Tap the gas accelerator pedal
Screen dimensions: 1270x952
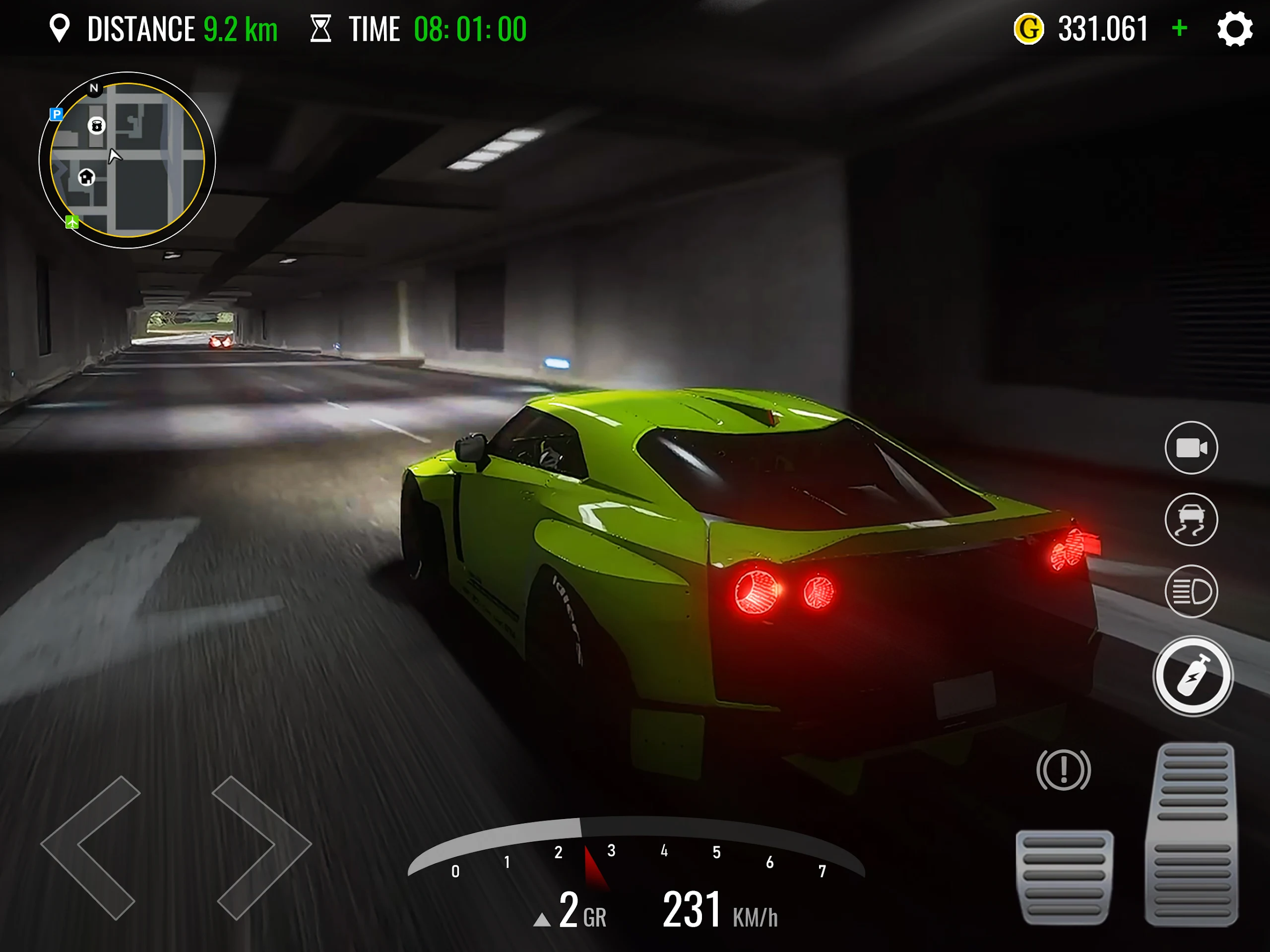point(1192,834)
